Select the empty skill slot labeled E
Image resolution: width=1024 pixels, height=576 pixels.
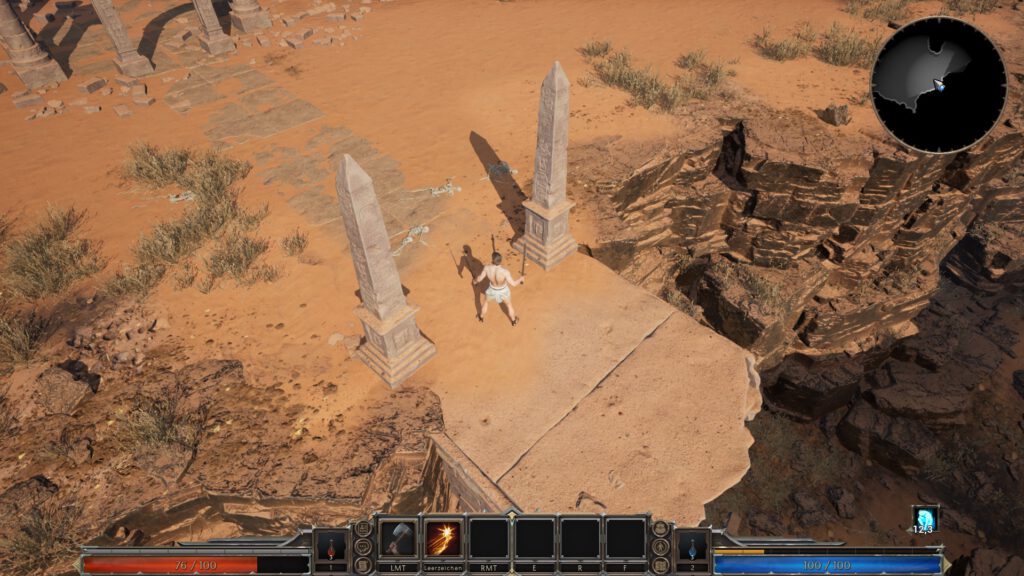534,539
